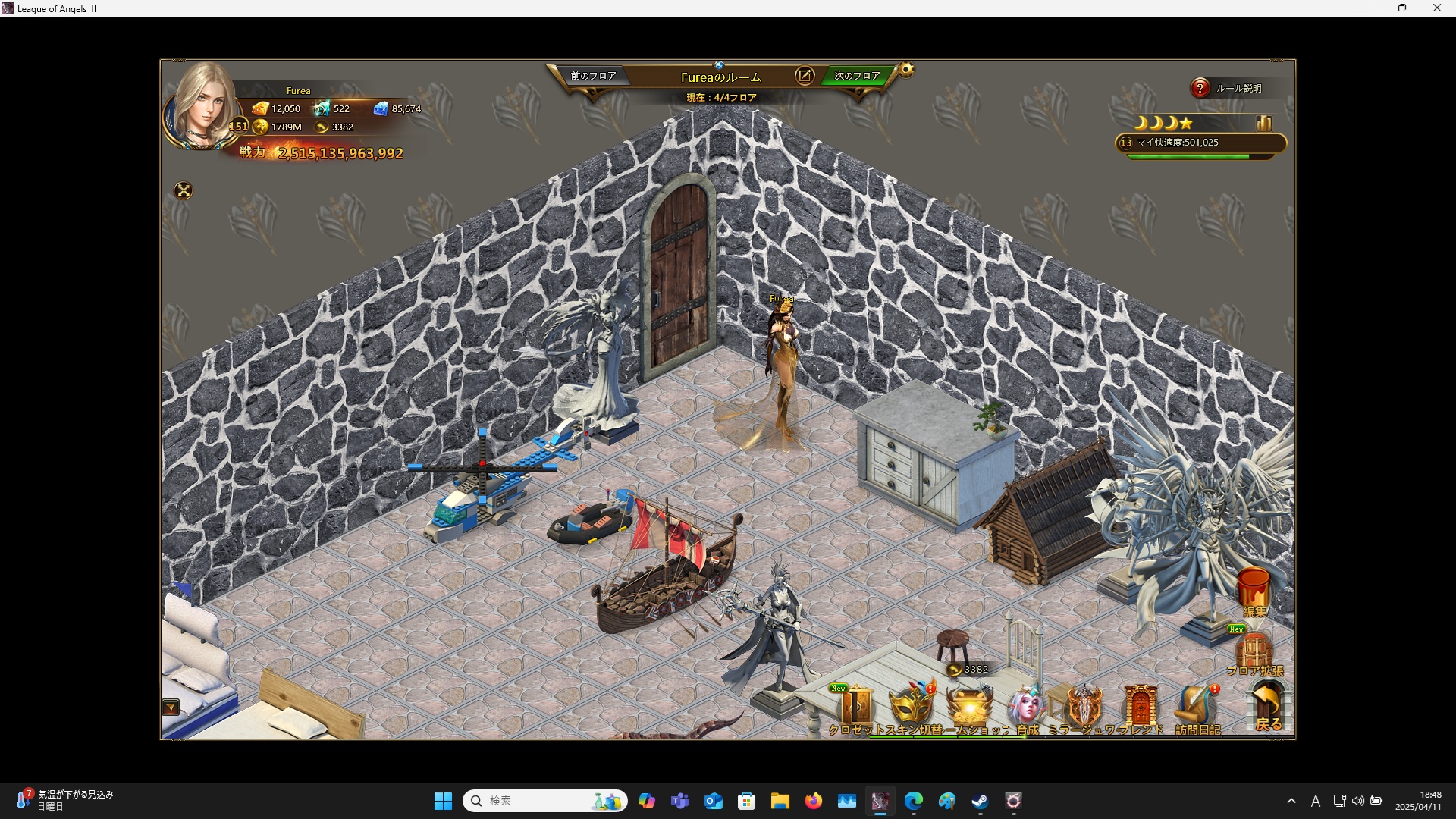Open the Room Shop treasure chest
This screenshot has width=1456, height=819.
[x=970, y=707]
